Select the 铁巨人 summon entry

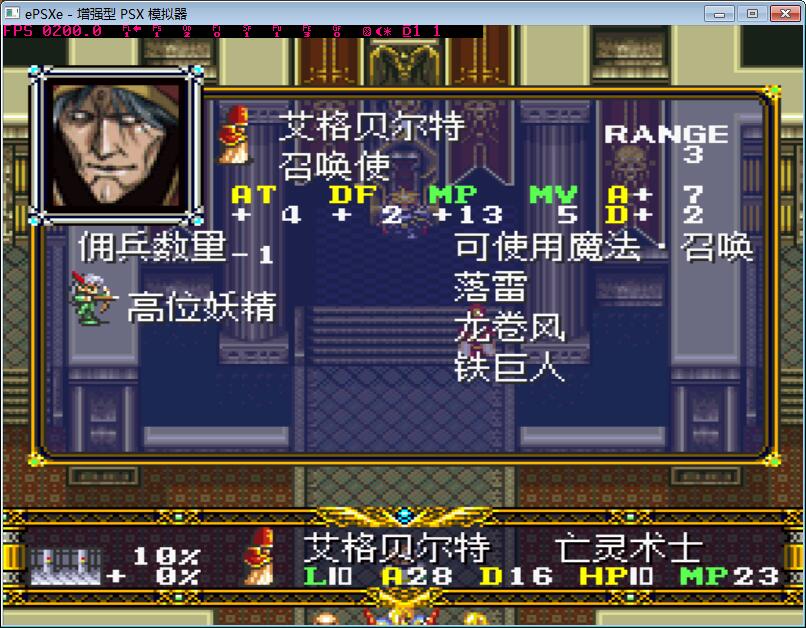(509, 367)
